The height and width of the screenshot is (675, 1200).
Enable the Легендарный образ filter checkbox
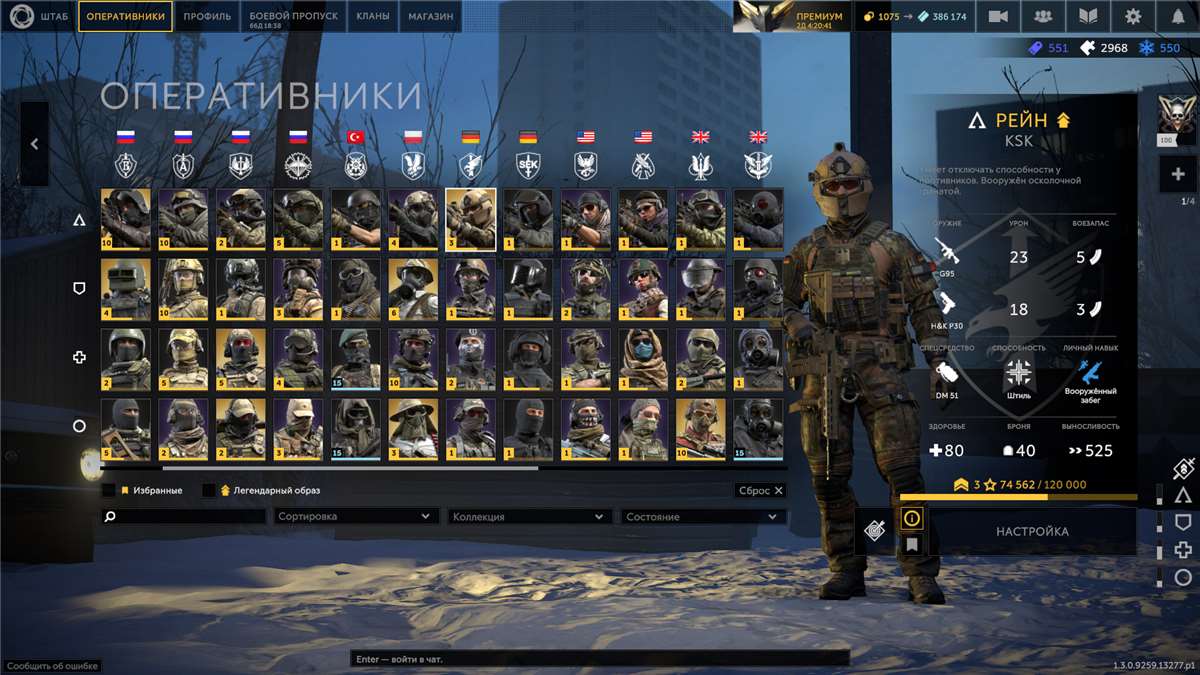click(x=209, y=491)
